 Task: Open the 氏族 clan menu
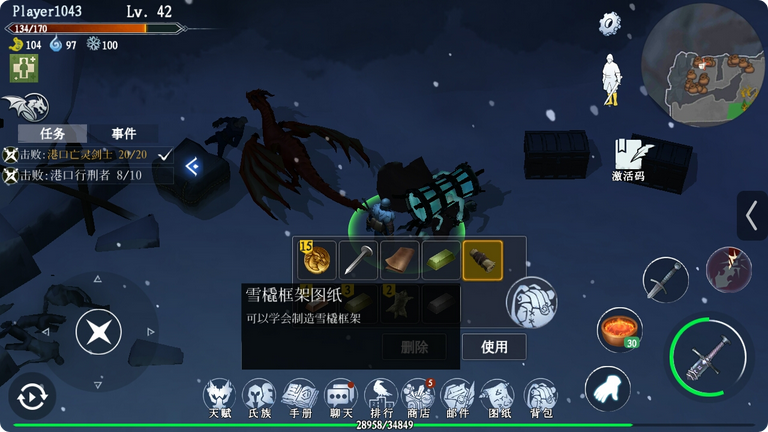(x=260, y=397)
